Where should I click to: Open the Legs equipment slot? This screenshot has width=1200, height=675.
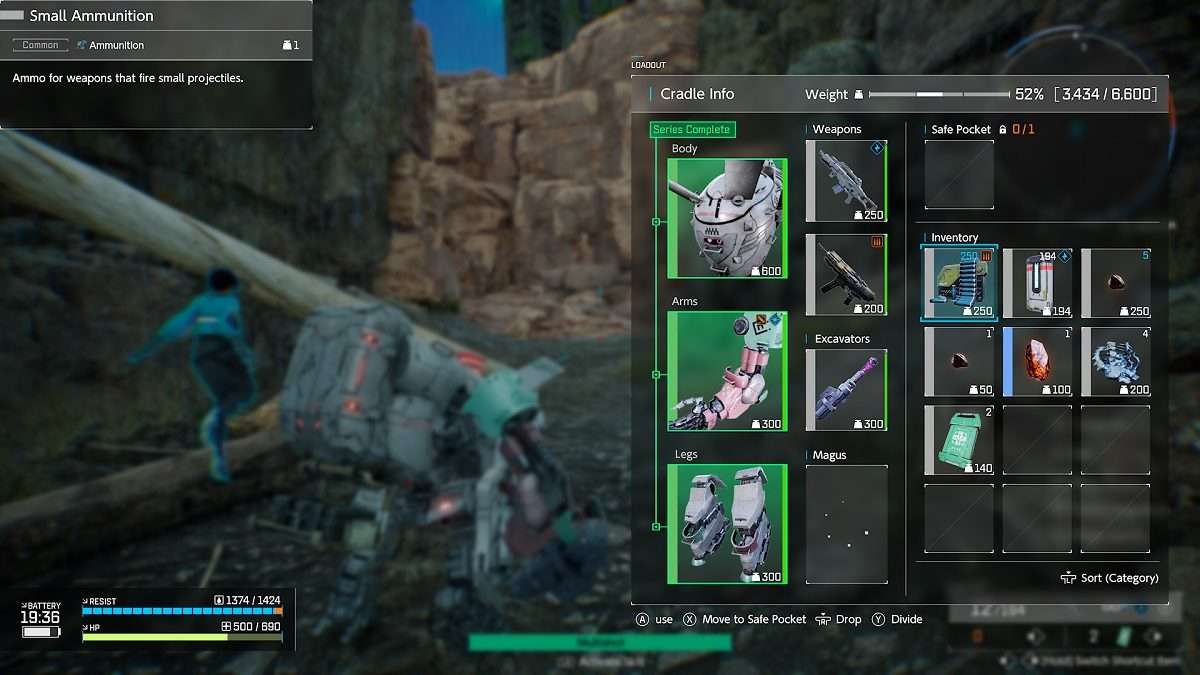(727, 524)
